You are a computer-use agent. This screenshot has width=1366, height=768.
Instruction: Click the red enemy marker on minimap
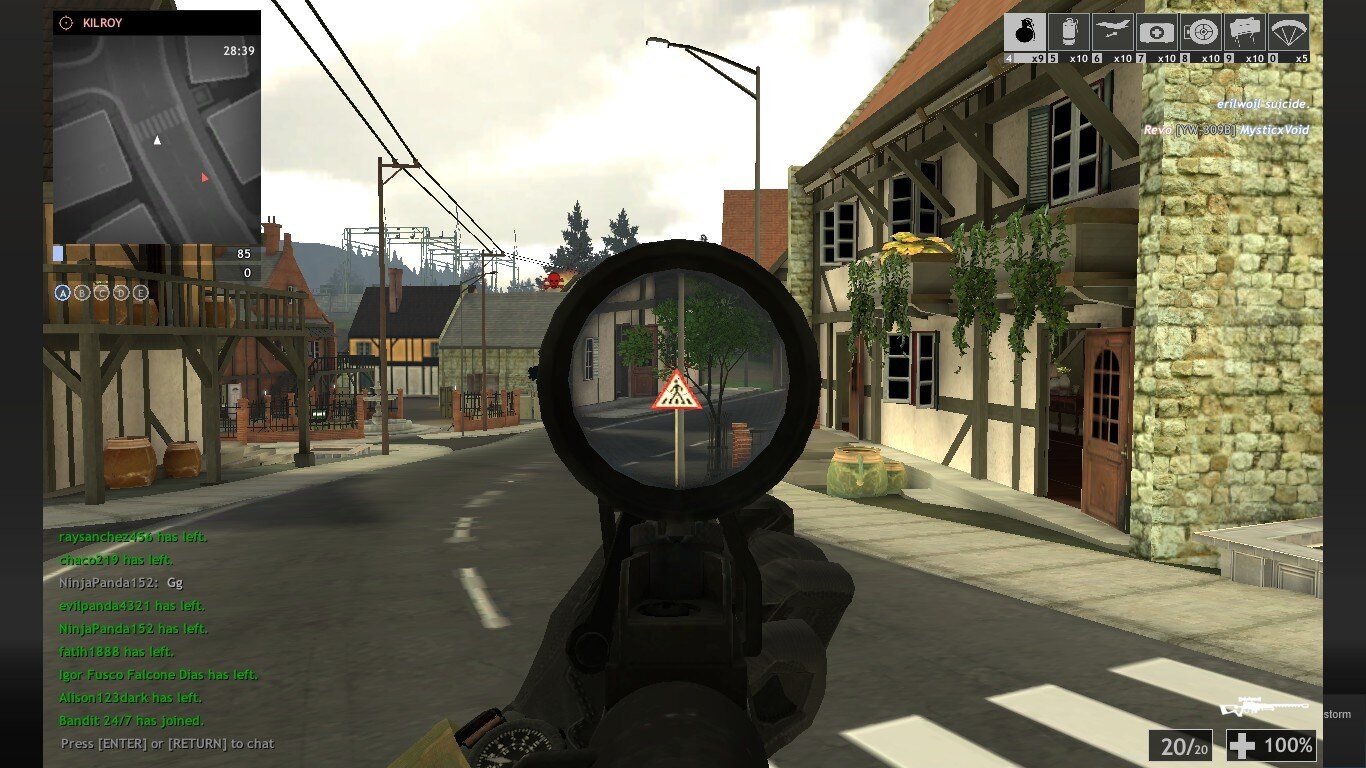pyautogui.click(x=204, y=178)
